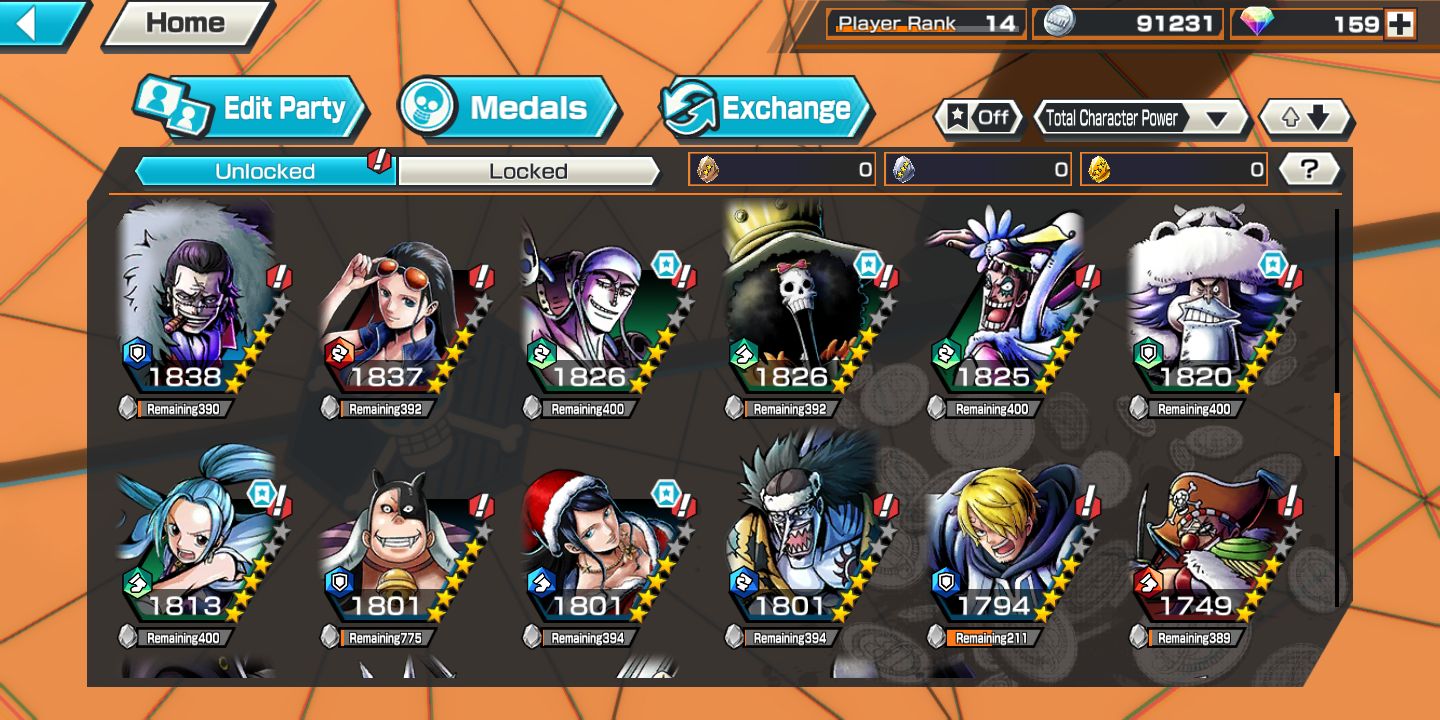Reverse sort order with the arrows button
This screenshot has height=720, width=1440.
1305,118
